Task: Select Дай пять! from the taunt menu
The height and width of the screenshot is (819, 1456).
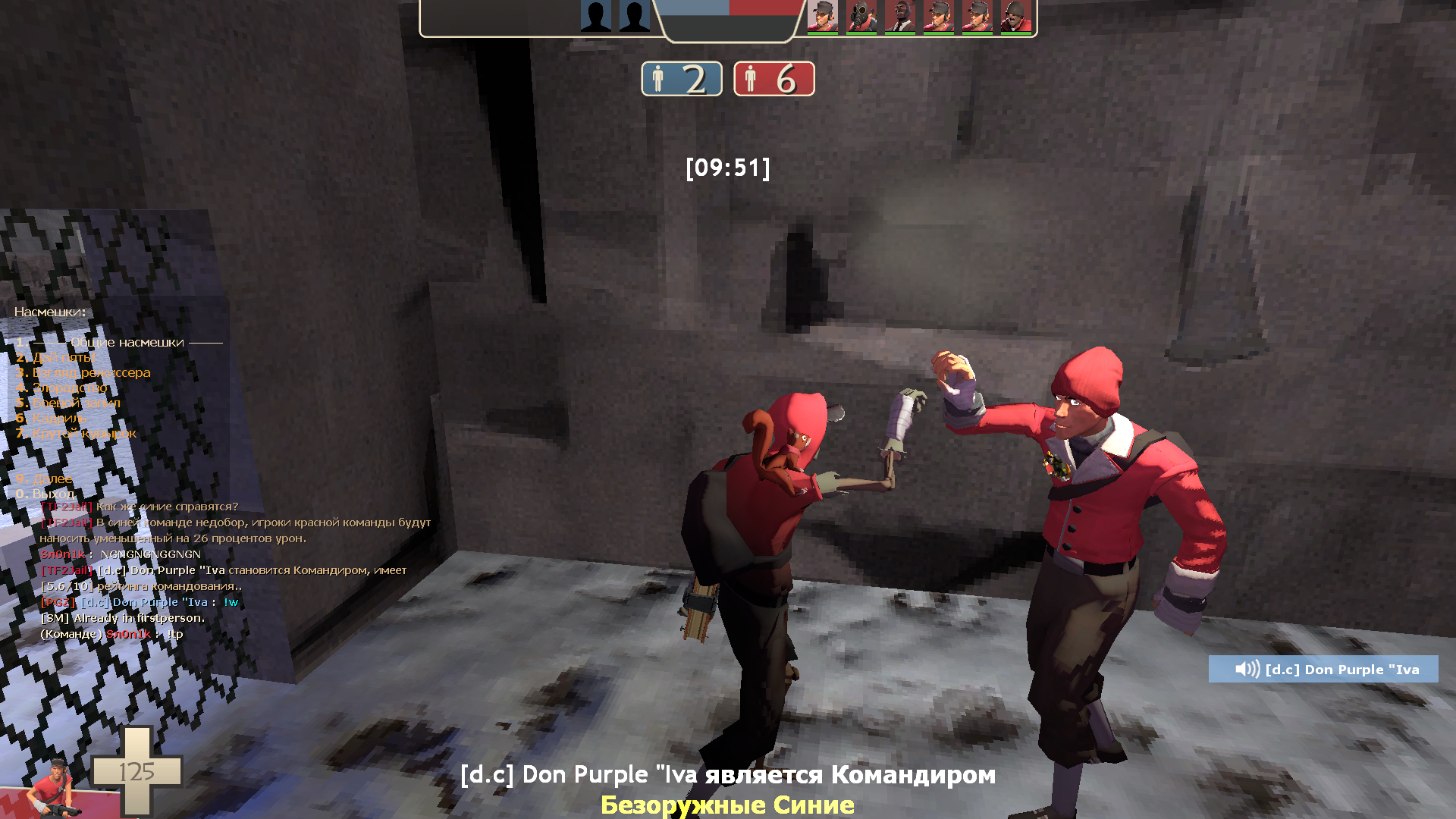Action: pyautogui.click(x=57, y=357)
